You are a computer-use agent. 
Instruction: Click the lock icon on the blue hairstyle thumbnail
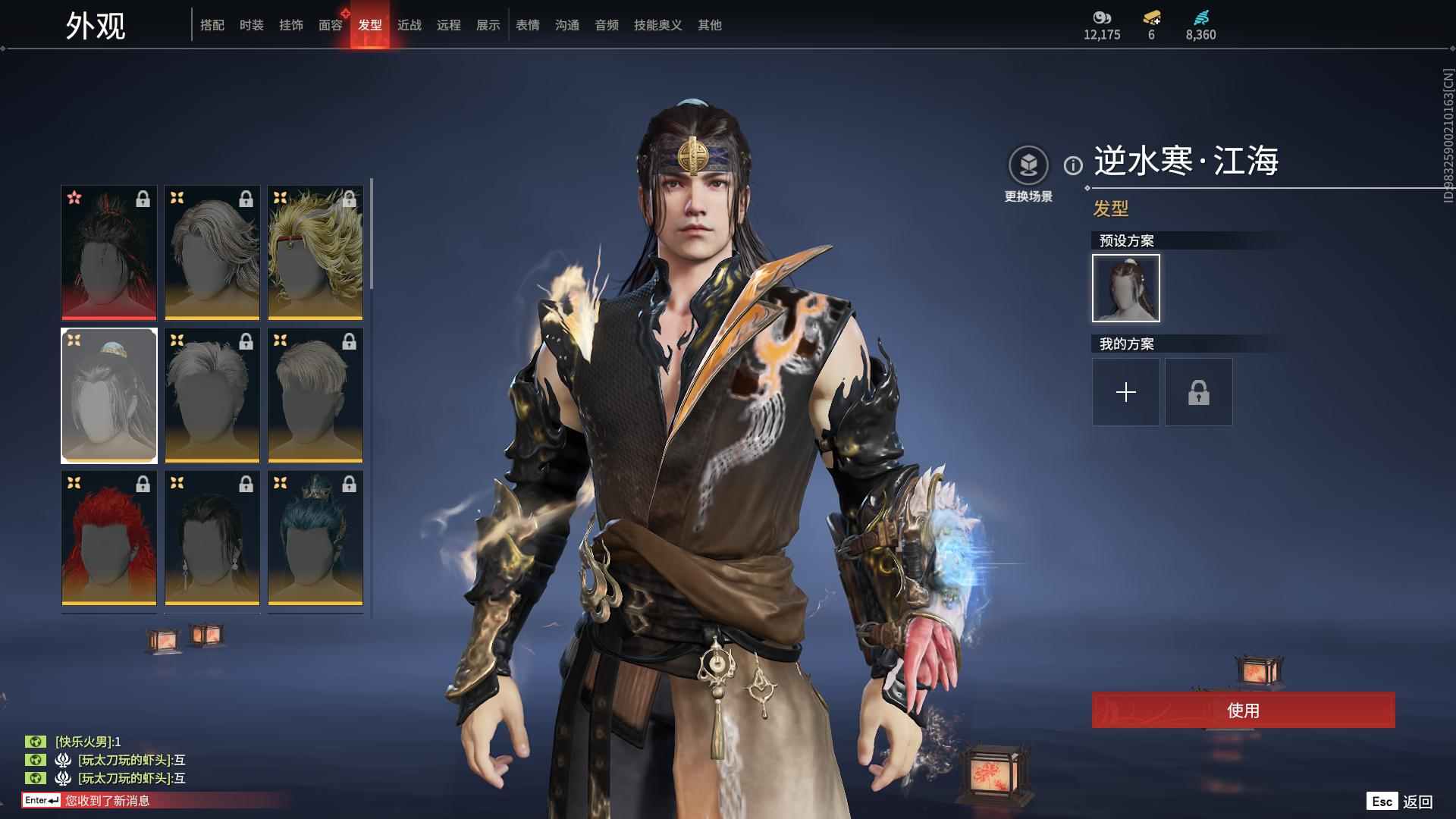click(x=349, y=483)
